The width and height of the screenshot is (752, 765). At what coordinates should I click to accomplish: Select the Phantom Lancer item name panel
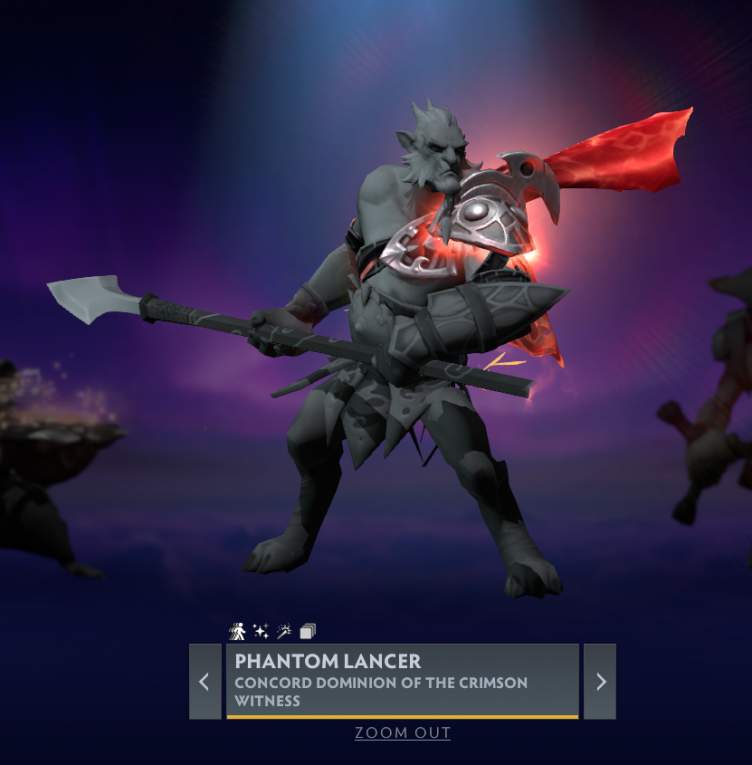(402, 681)
